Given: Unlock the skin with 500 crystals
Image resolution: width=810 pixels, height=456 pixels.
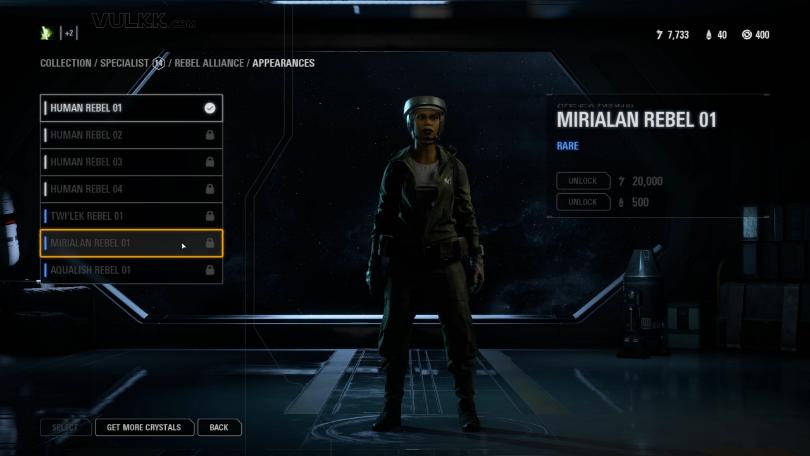Looking at the screenshot, I should click(x=583, y=202).
